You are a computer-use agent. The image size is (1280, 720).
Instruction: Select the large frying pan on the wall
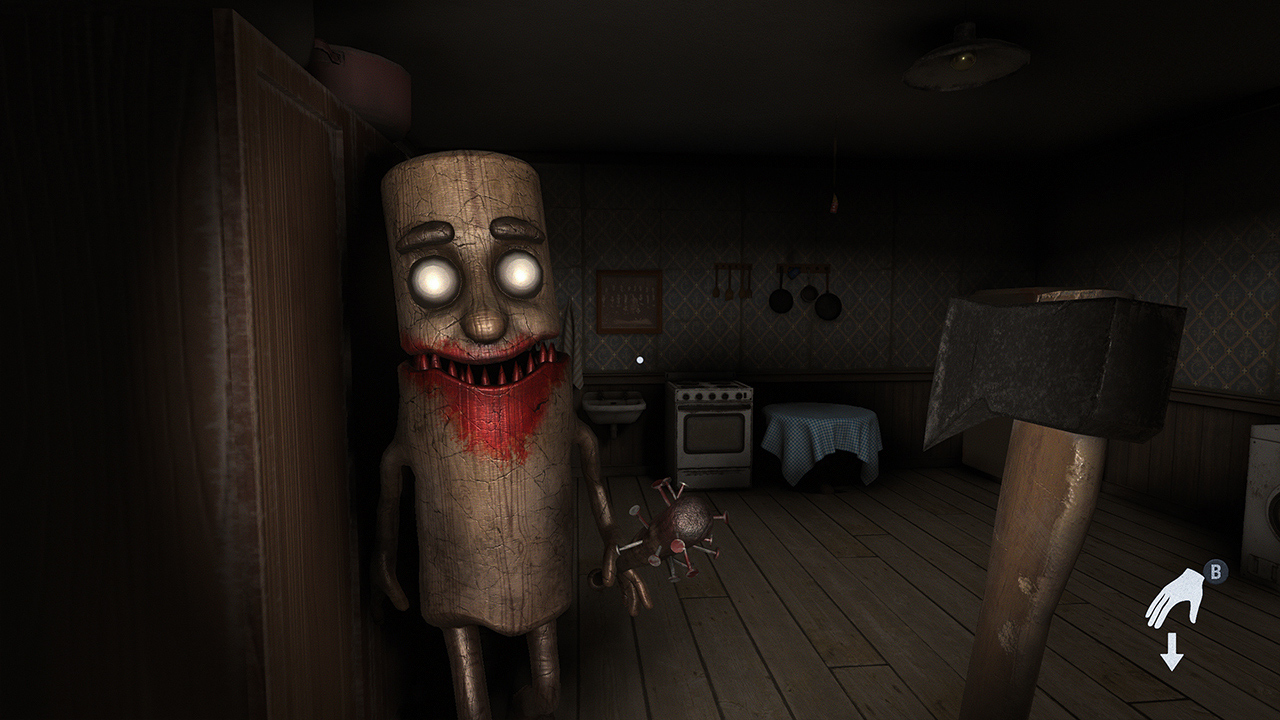point(828,306)
